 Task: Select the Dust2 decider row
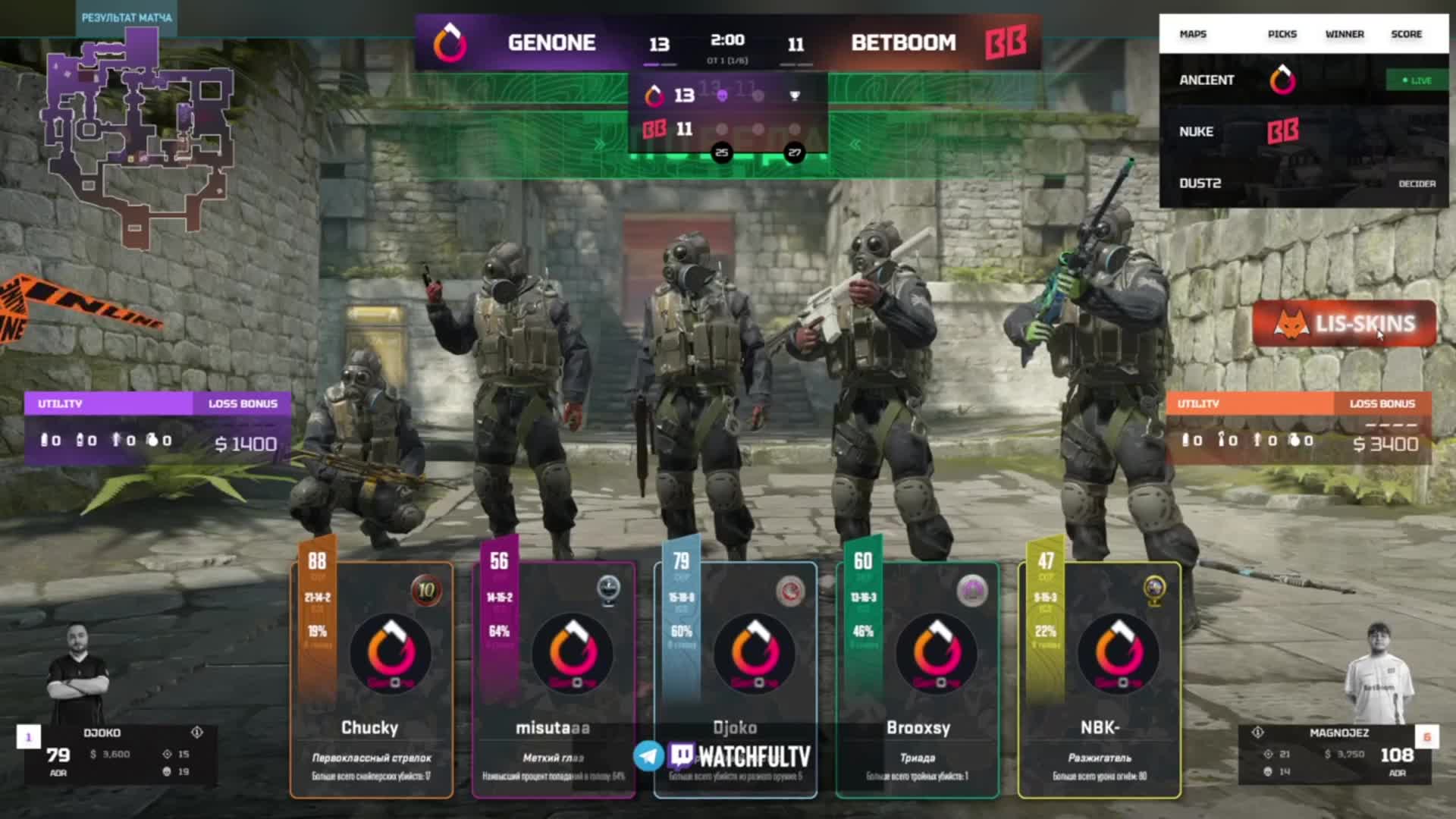tap(1303, 184)
